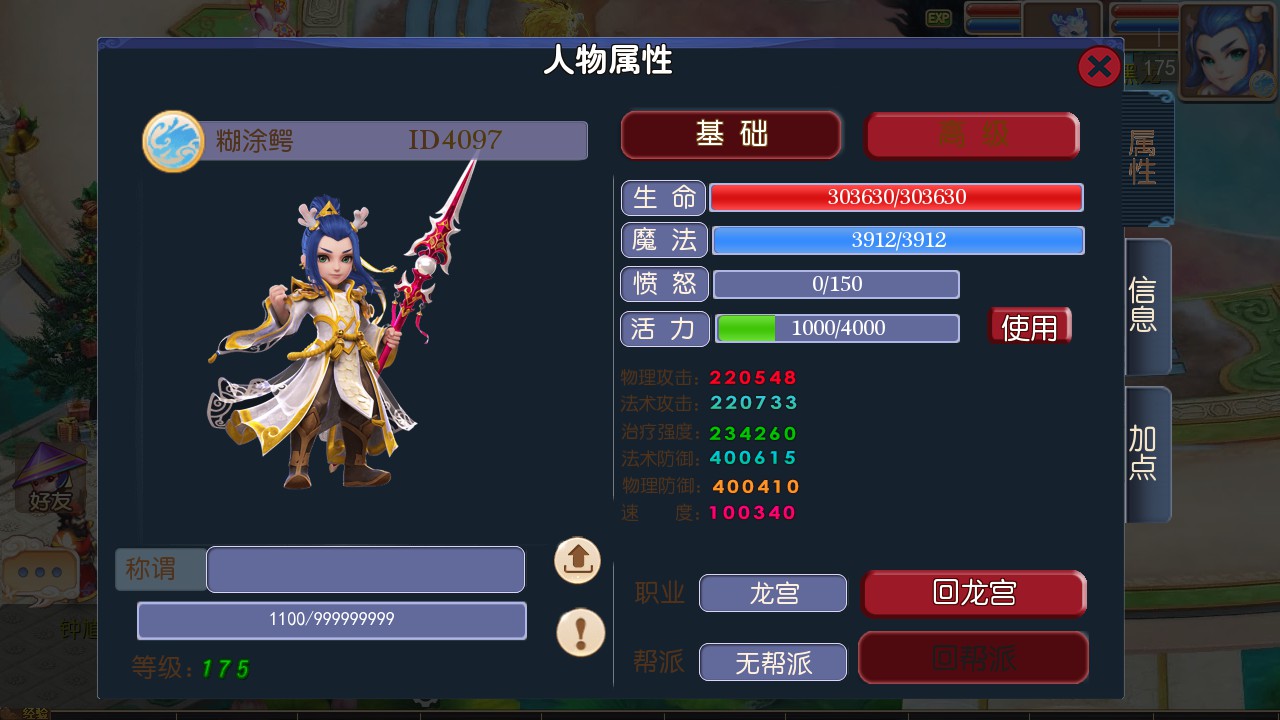Return to sect with 回龙宫 button
The height and width of the screenshot is (720, 1280).
pos(974,593)
